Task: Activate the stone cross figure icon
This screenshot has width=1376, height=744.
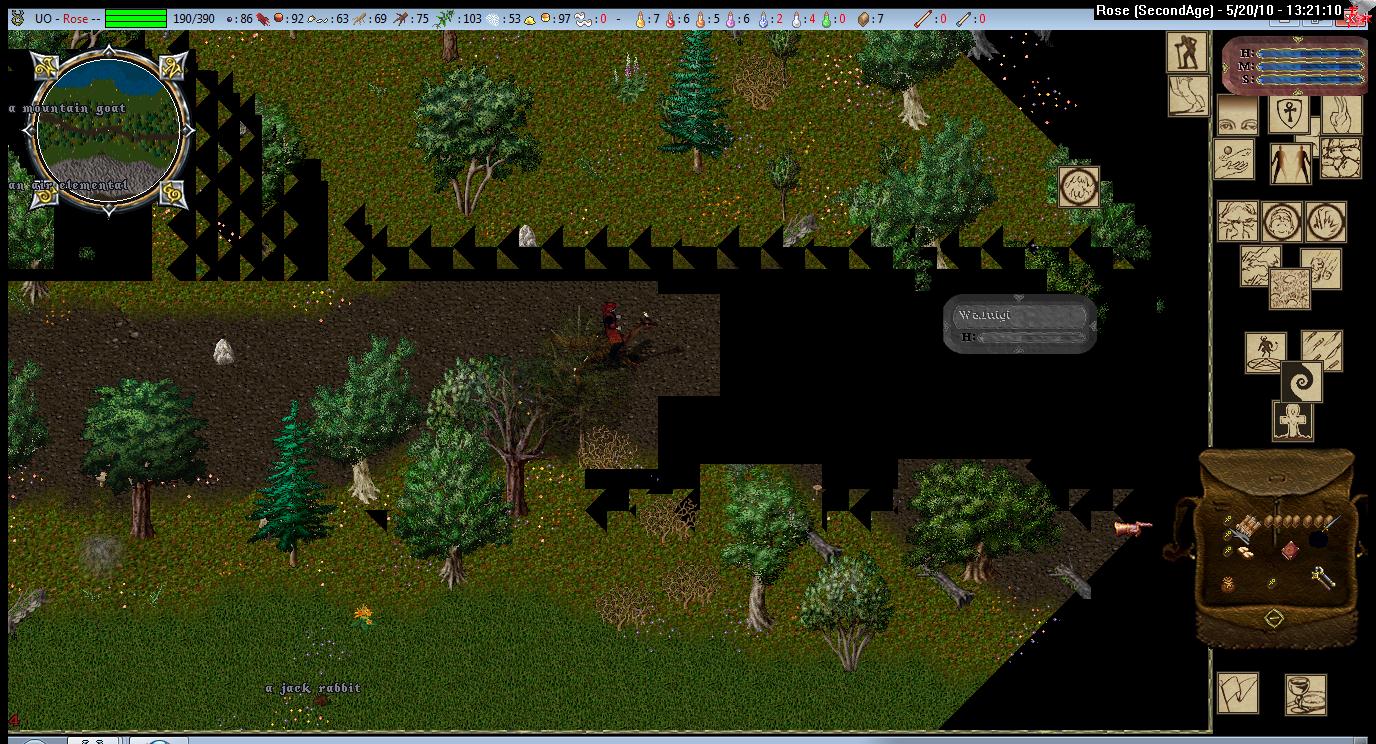Action: [x=1292, y=422]
